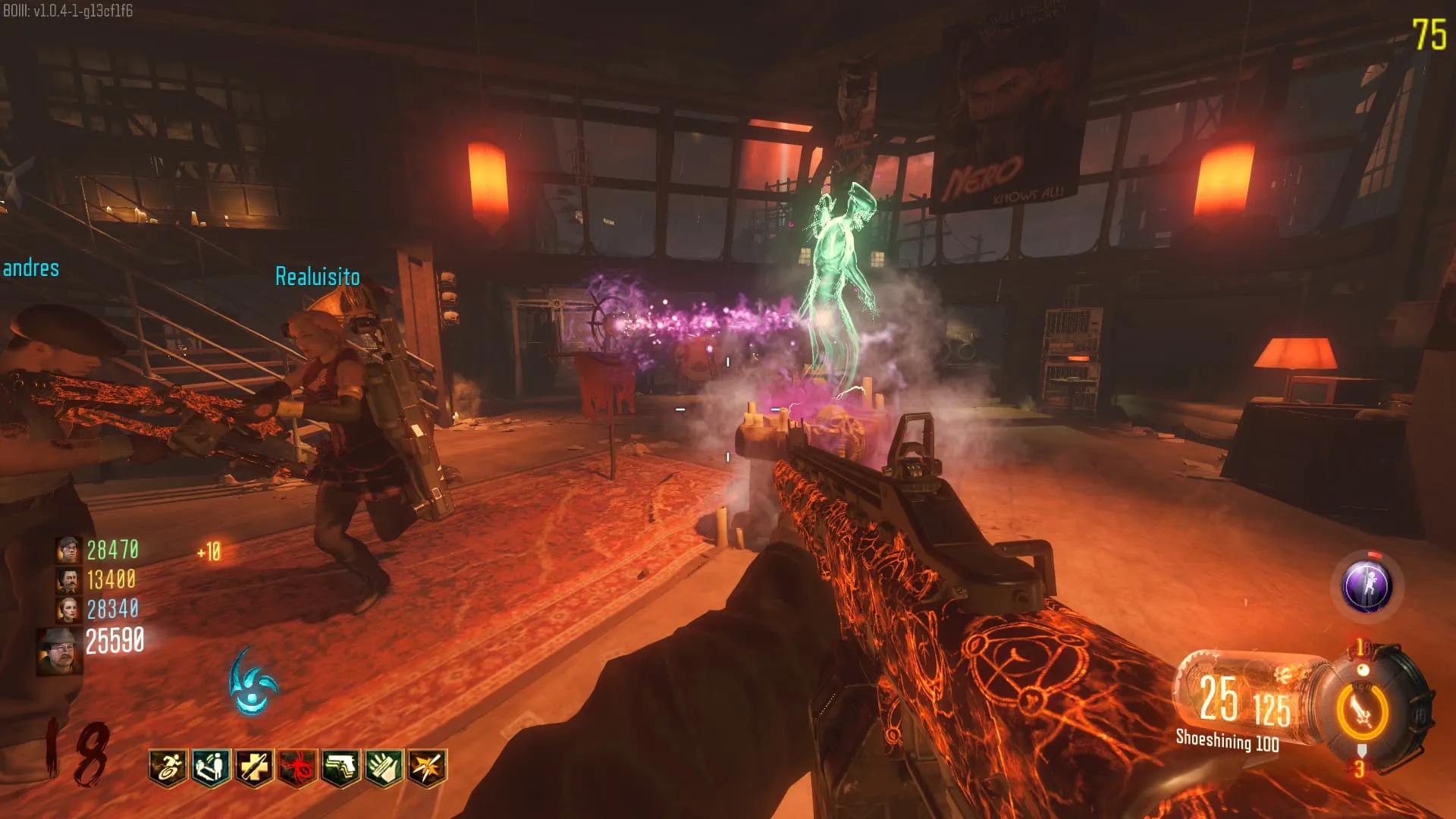The height and width of the screenshot is (819, 1456).
Task: Select the Speed Cola hand perk icon
Action: click(384, 768)
